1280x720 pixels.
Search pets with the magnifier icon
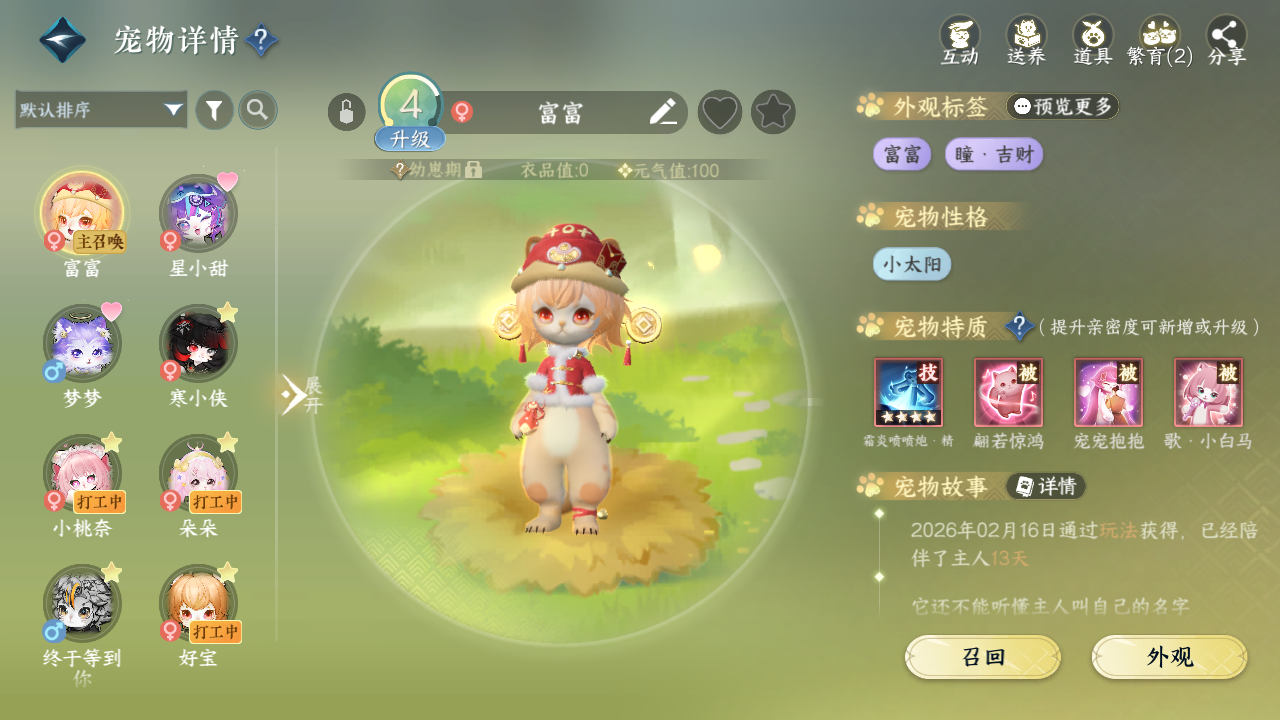[x=258, y=110]
